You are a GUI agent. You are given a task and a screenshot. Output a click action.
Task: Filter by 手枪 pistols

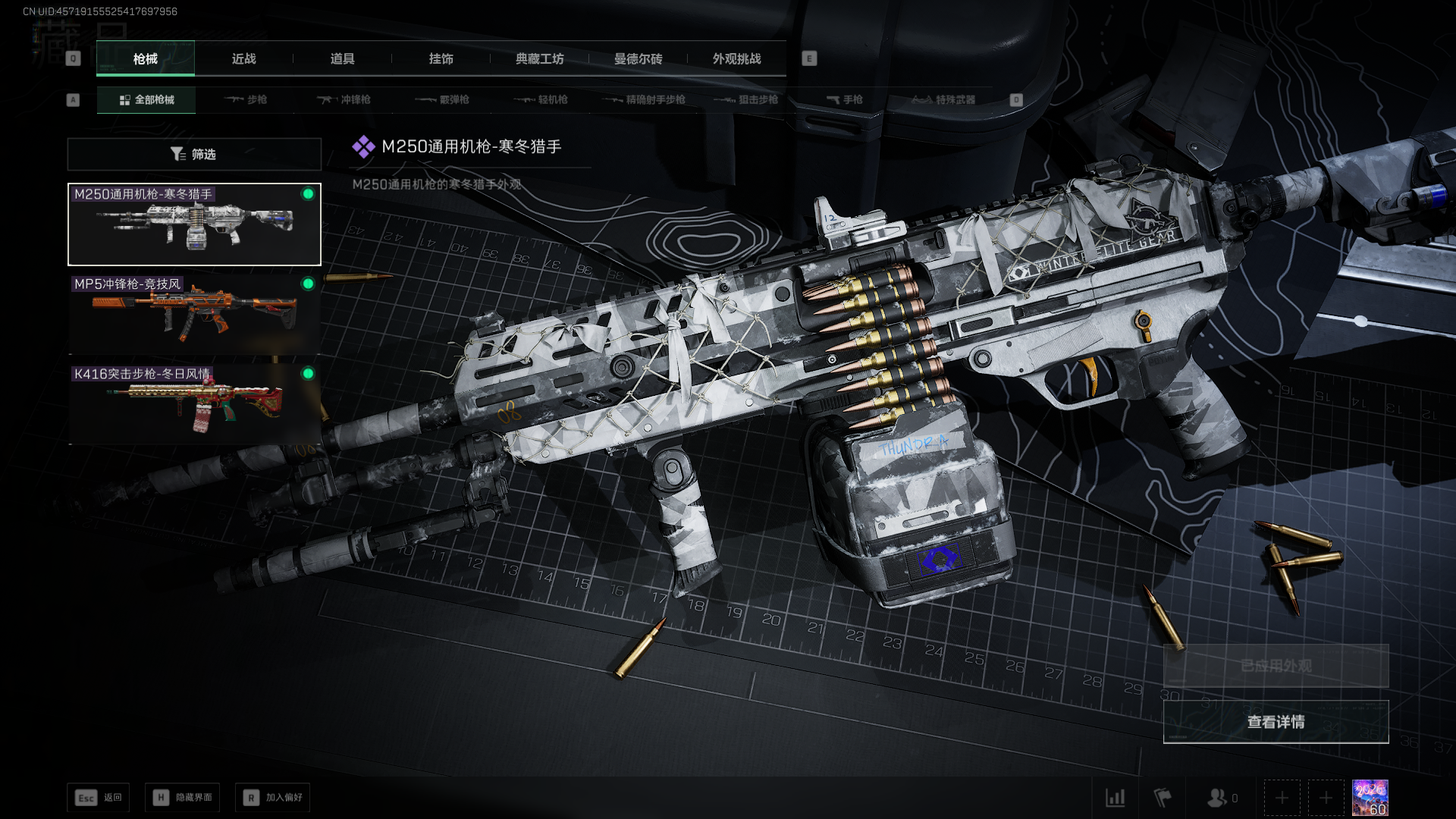[844, 99]
